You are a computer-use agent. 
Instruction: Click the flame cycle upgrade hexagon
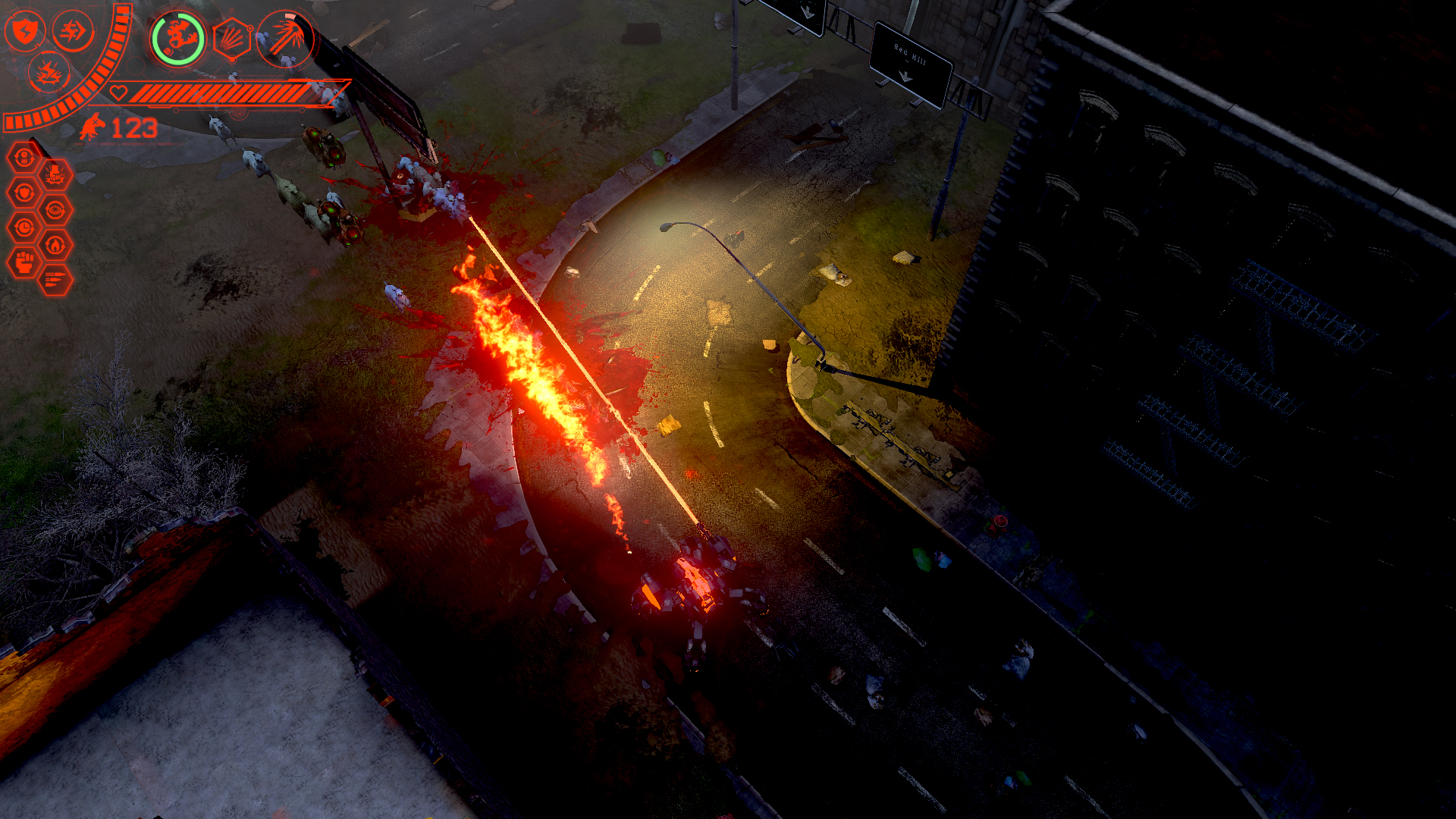54,243
